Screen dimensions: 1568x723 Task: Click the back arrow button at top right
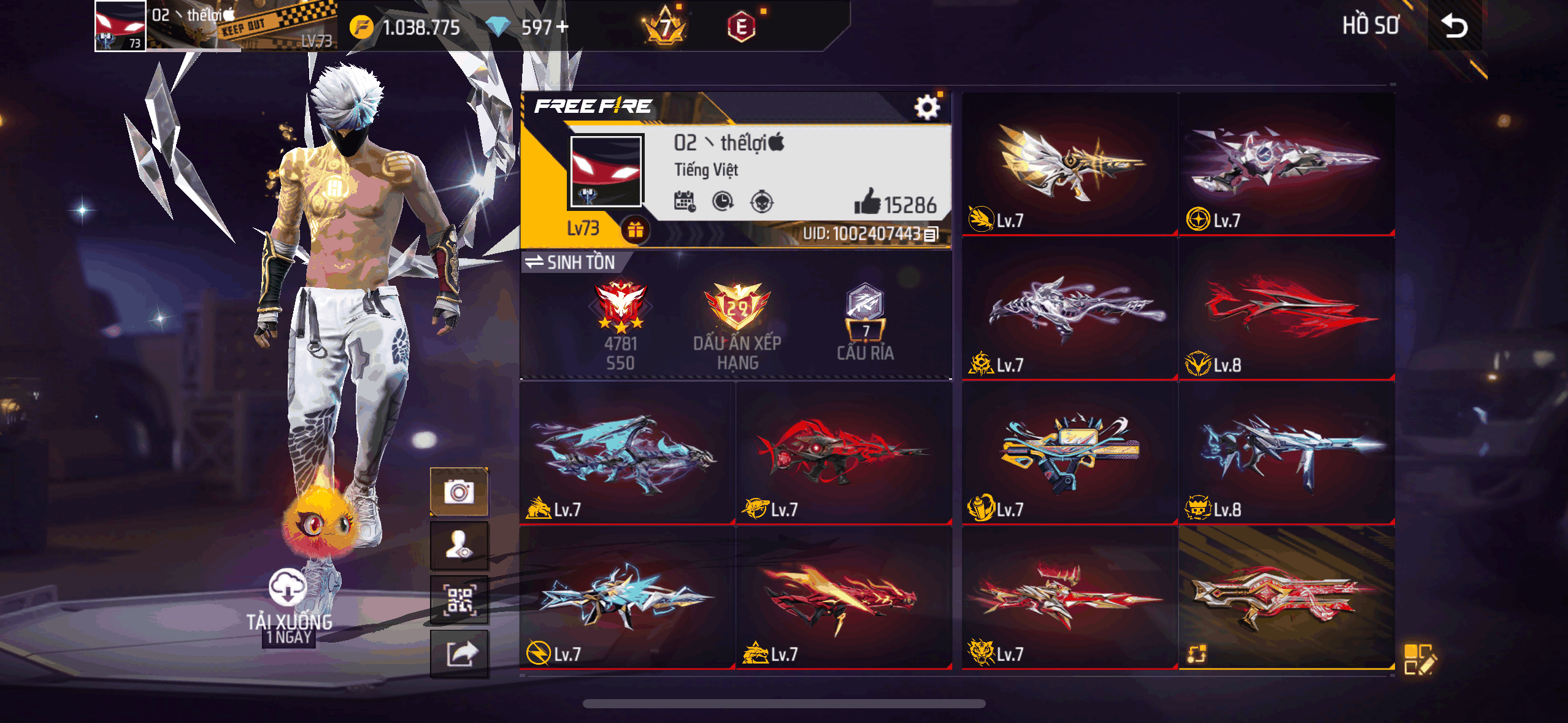1455,26
